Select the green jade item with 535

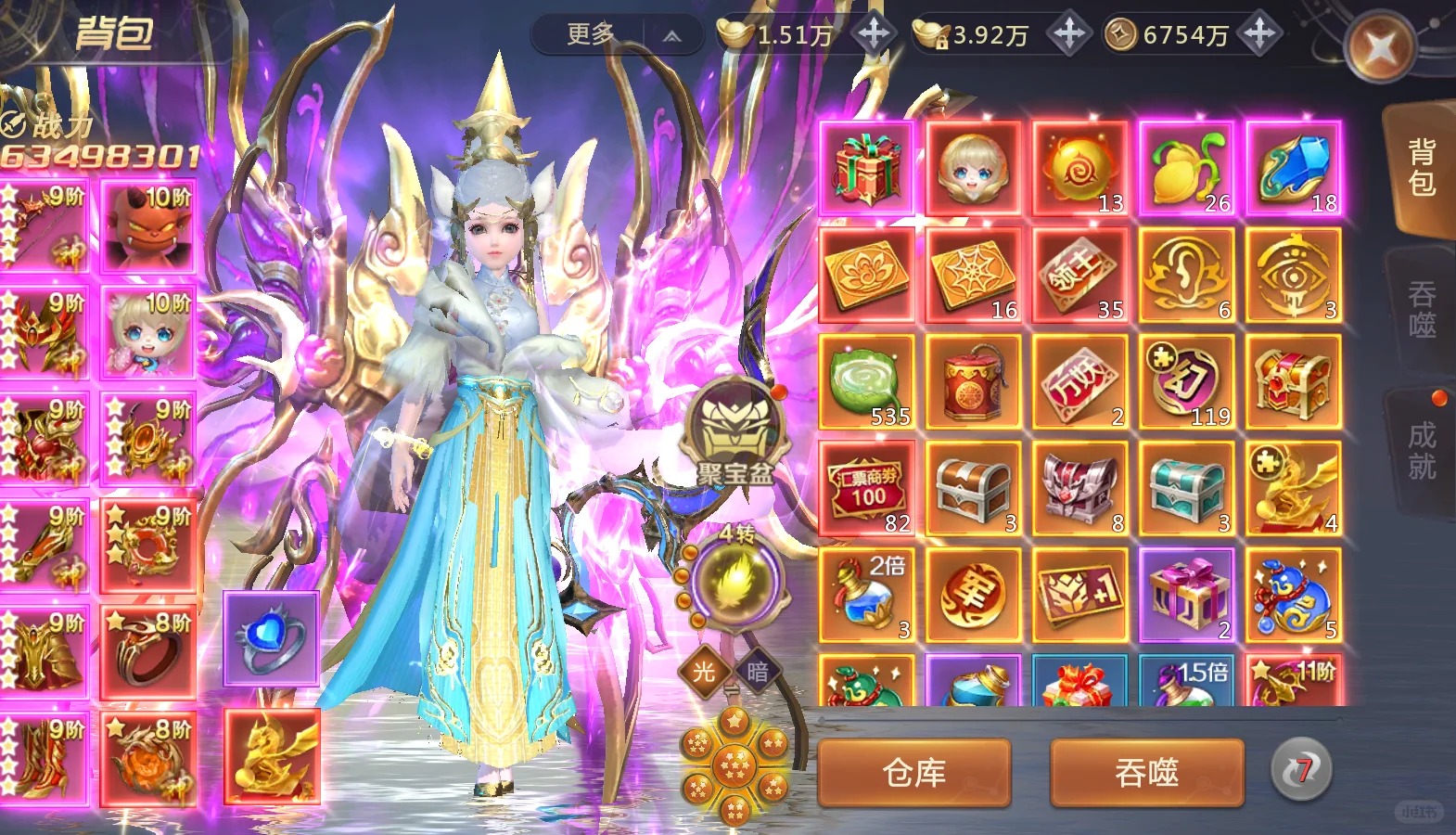click(x=866, y=381)
